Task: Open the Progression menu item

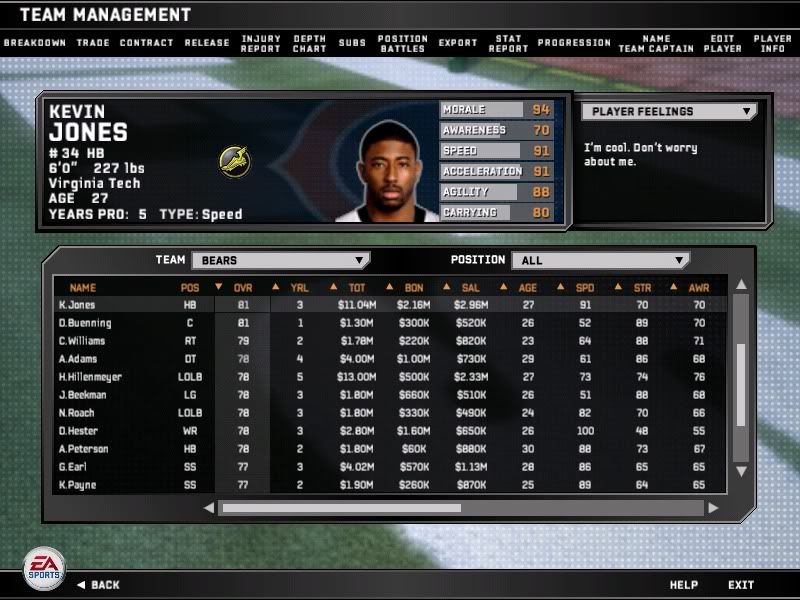Action: tap(574, 43)
